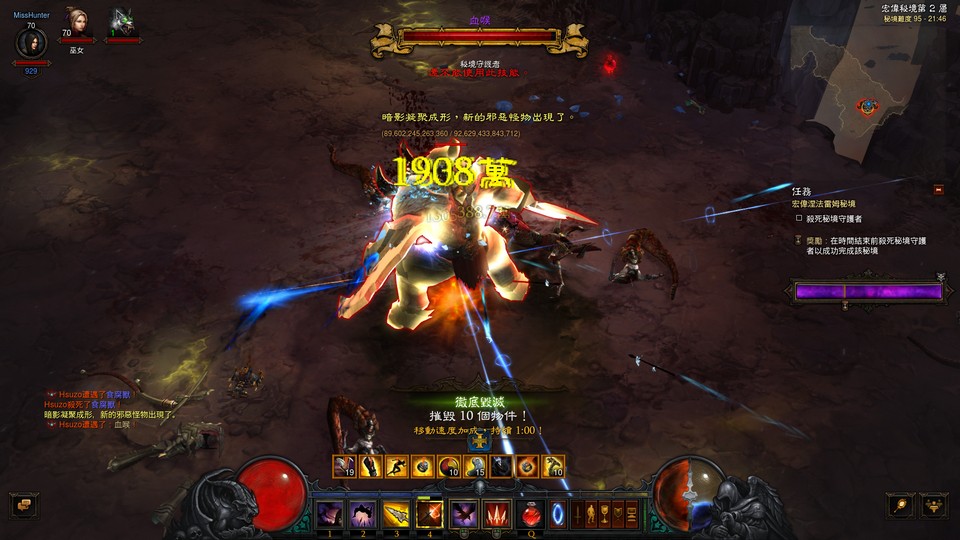Open the monitor-shaped game menu button
This screenshot has height=540, width=960.
click(630, 515)
